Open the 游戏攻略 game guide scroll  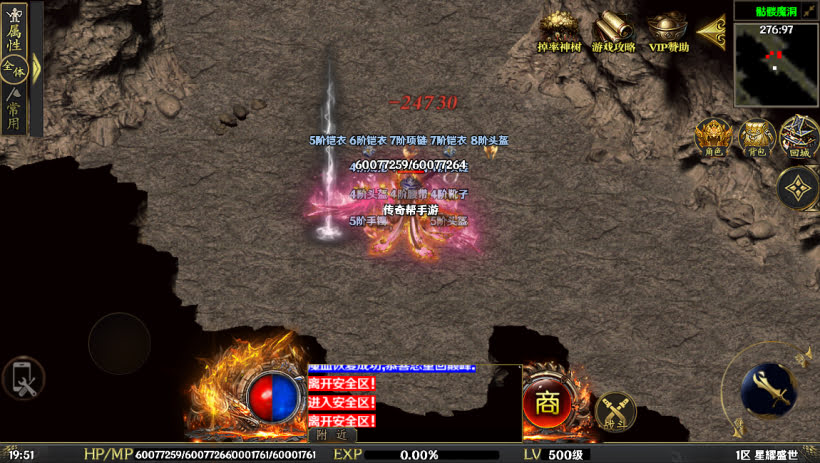613,31
